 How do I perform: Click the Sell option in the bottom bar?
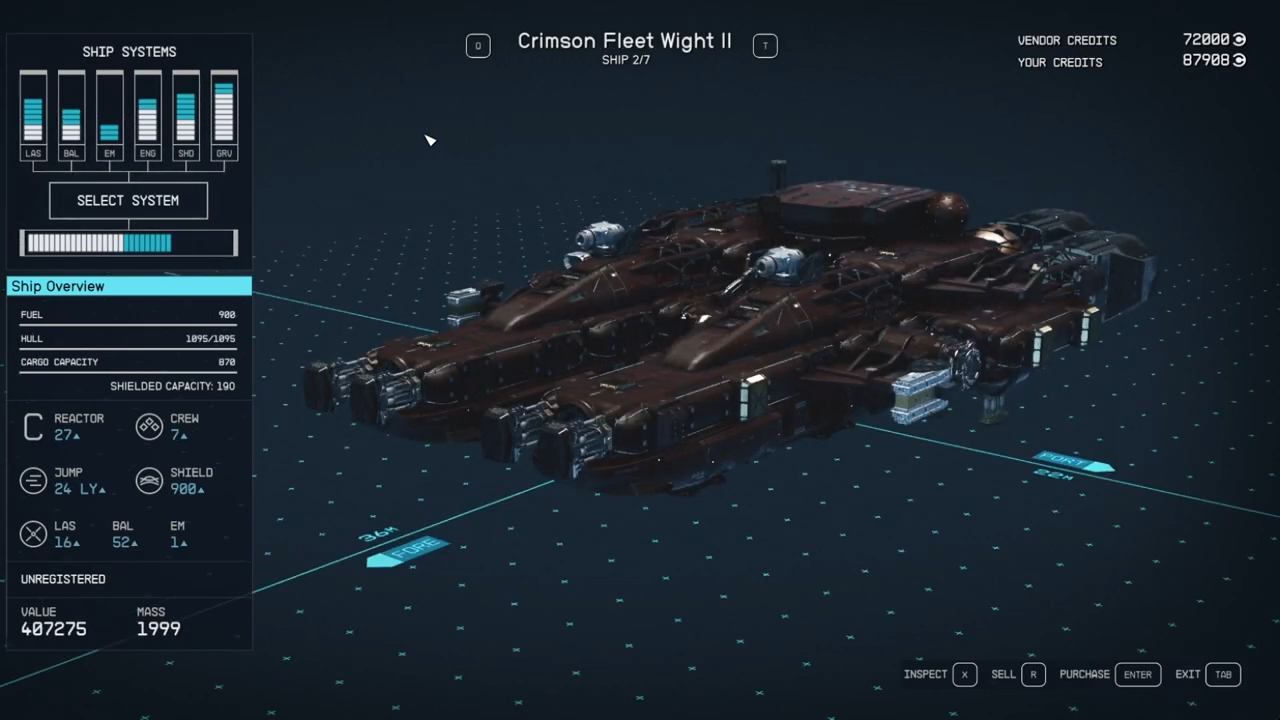point(1003,674)
